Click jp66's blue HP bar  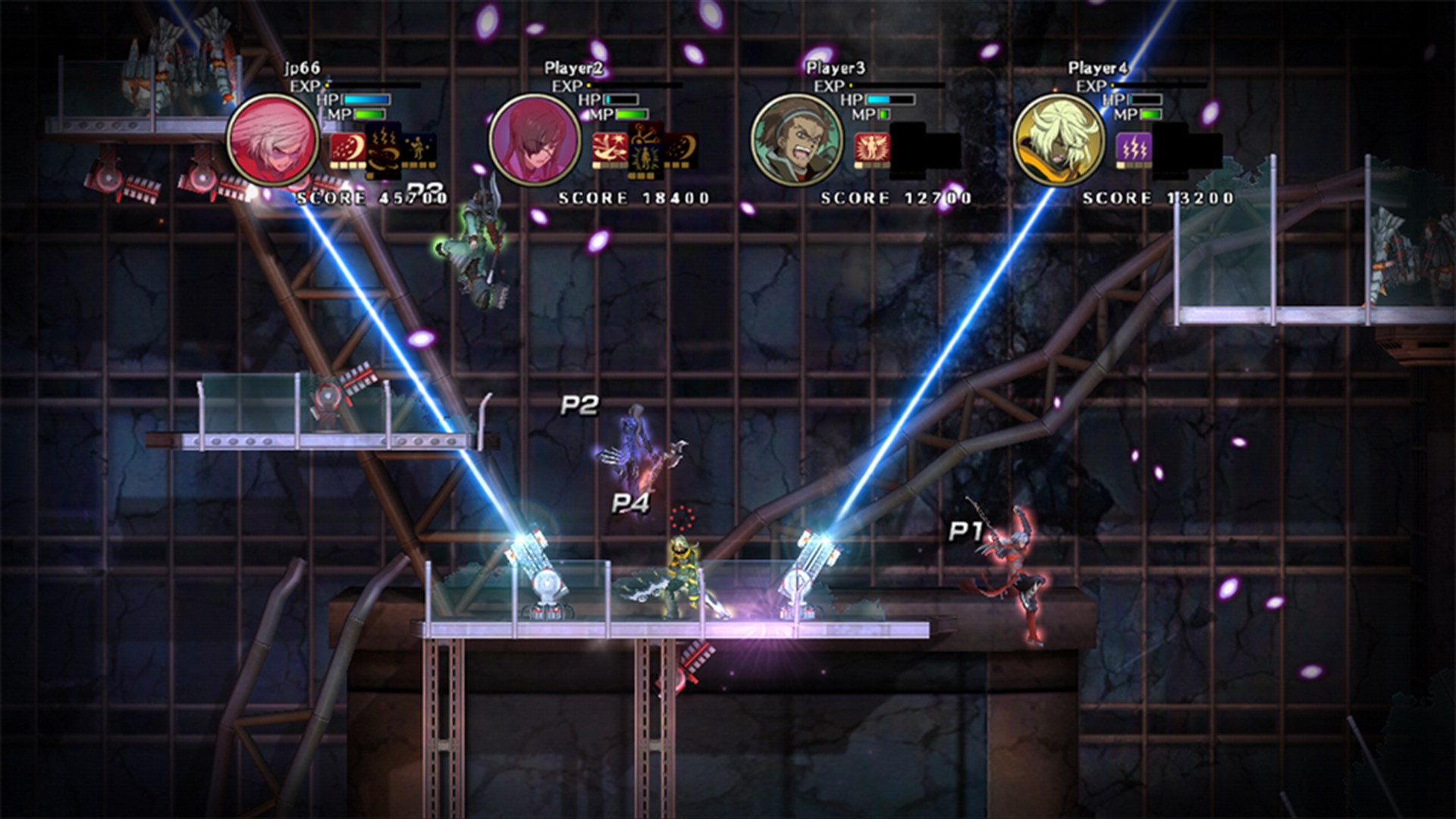point(366,99)
